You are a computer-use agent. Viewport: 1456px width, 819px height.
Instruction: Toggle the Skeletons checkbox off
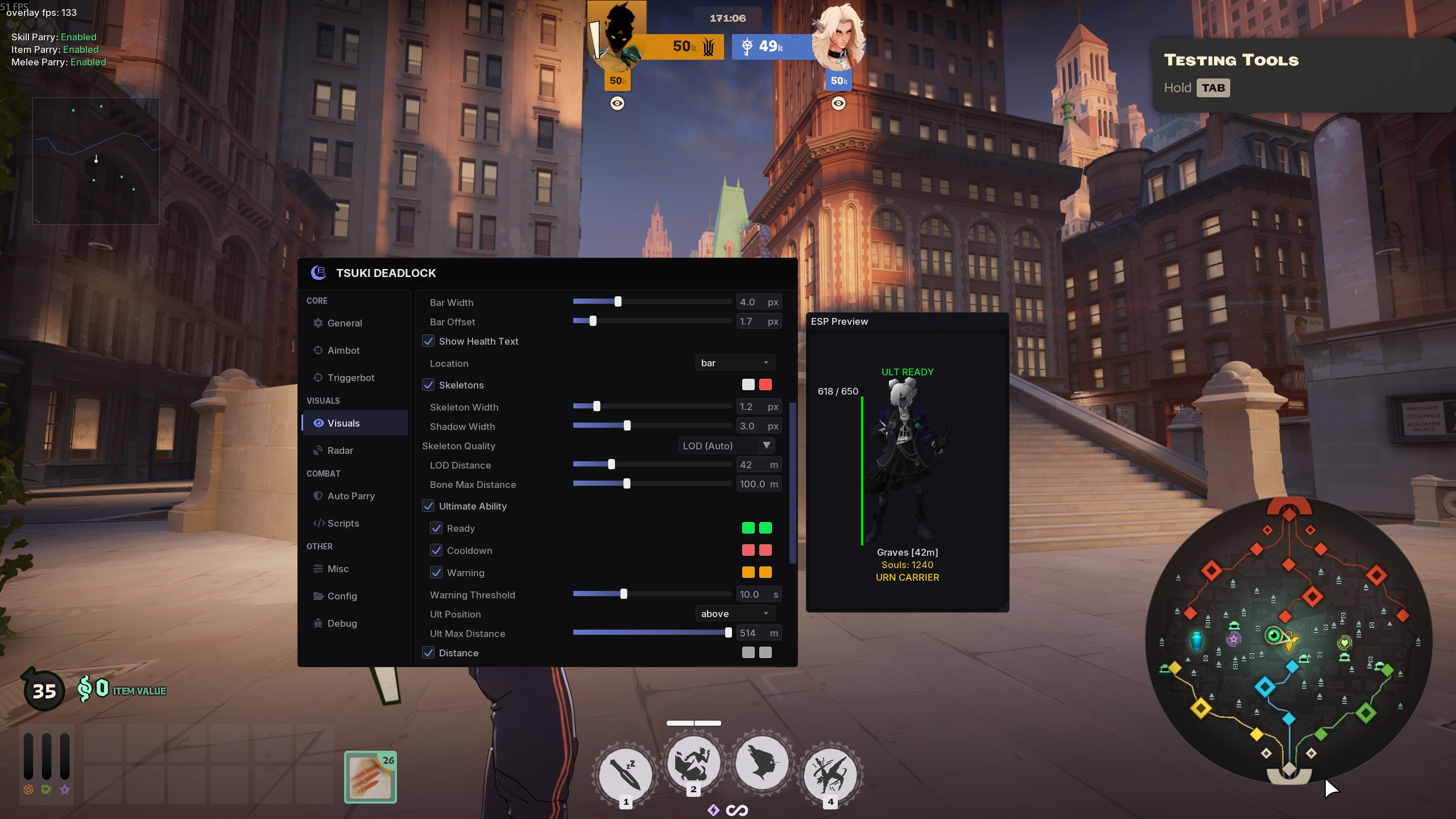coord(429,384)
